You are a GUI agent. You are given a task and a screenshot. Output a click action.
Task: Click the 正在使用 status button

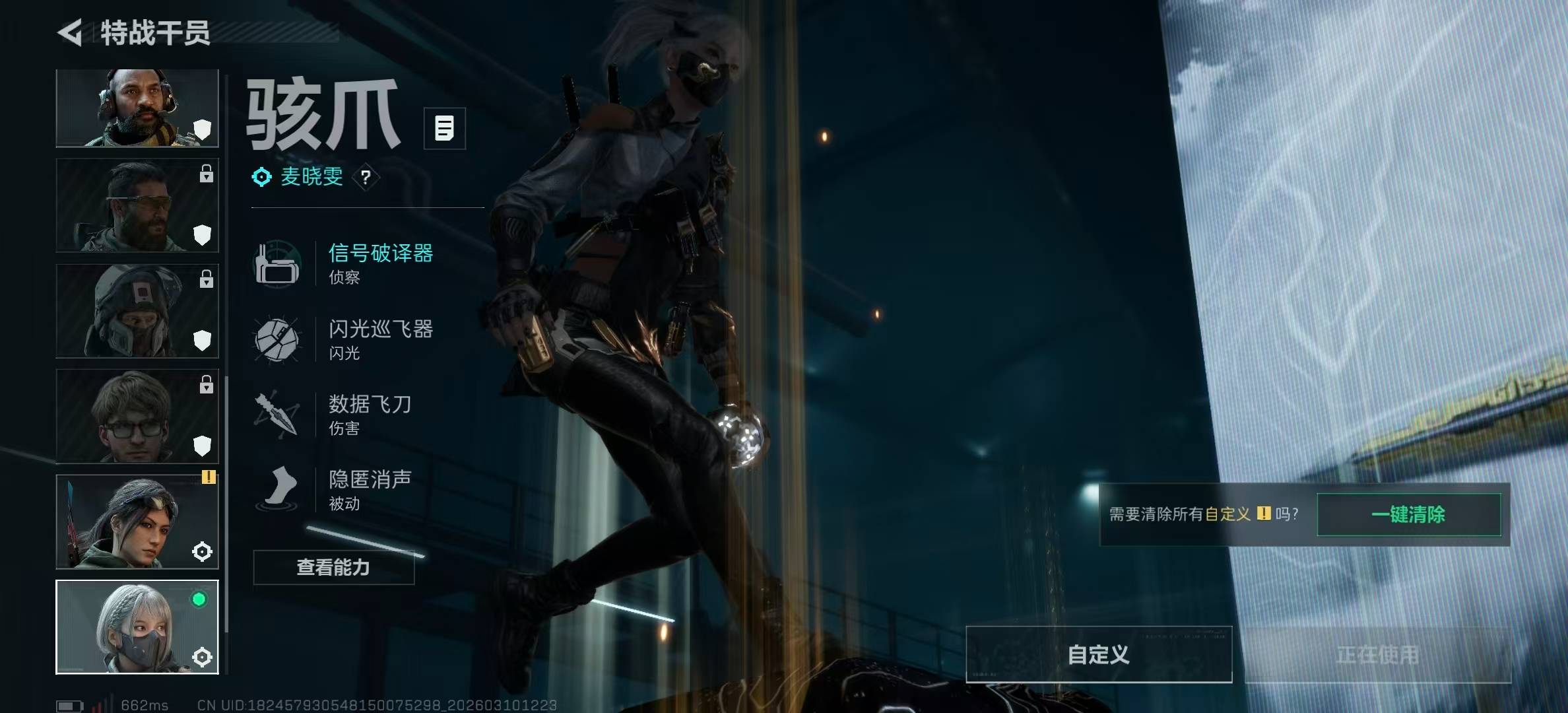pyautogui.click(x=1377, y=654)
